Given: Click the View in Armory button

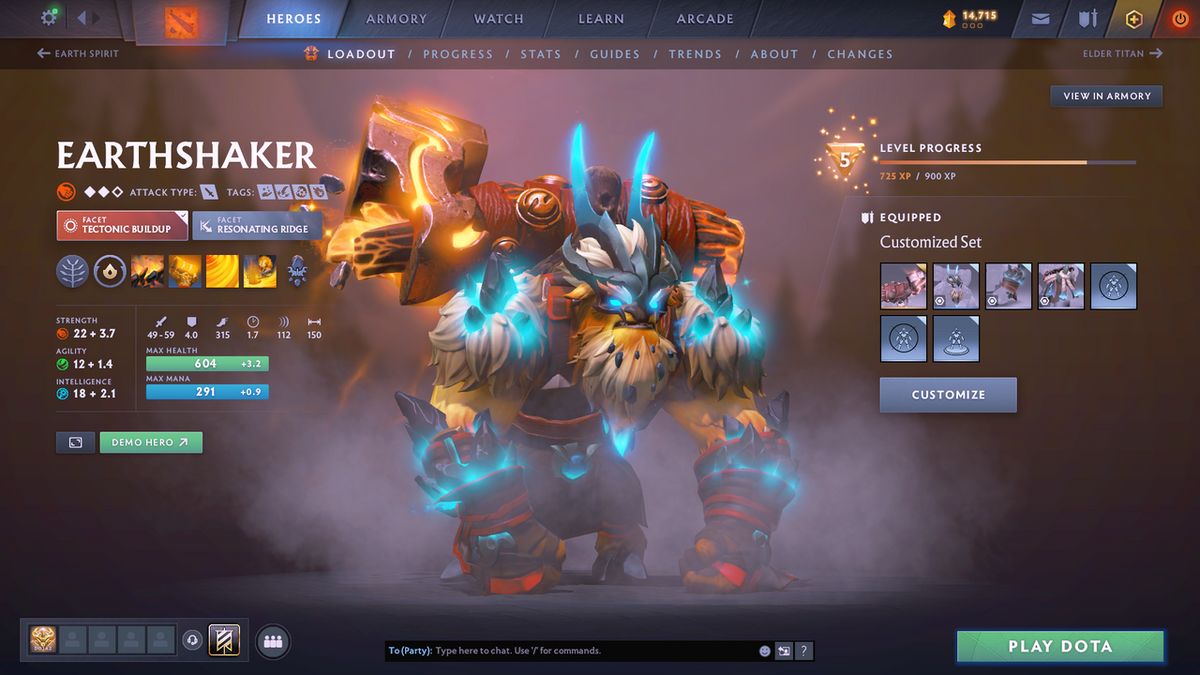Looking at the screenshot, I should coord(1106,96).
